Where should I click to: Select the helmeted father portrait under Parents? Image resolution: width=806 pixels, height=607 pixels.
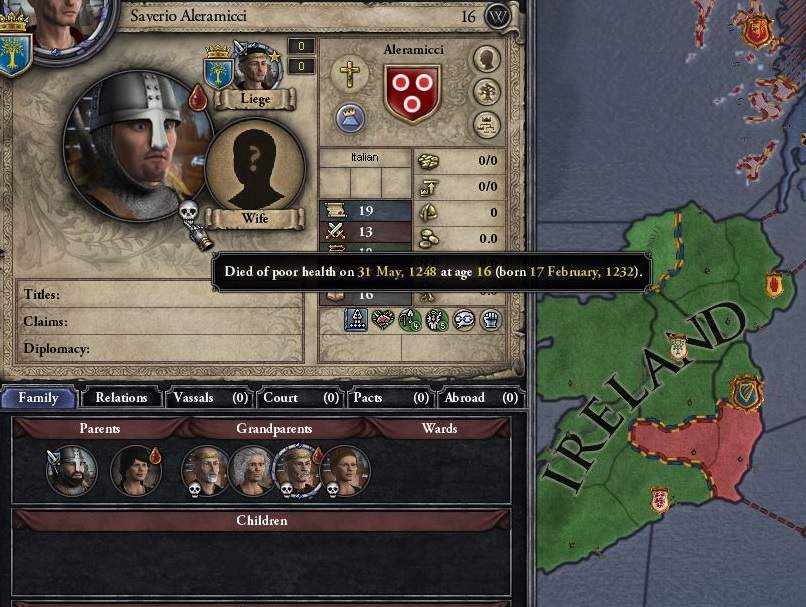point(72,470)
